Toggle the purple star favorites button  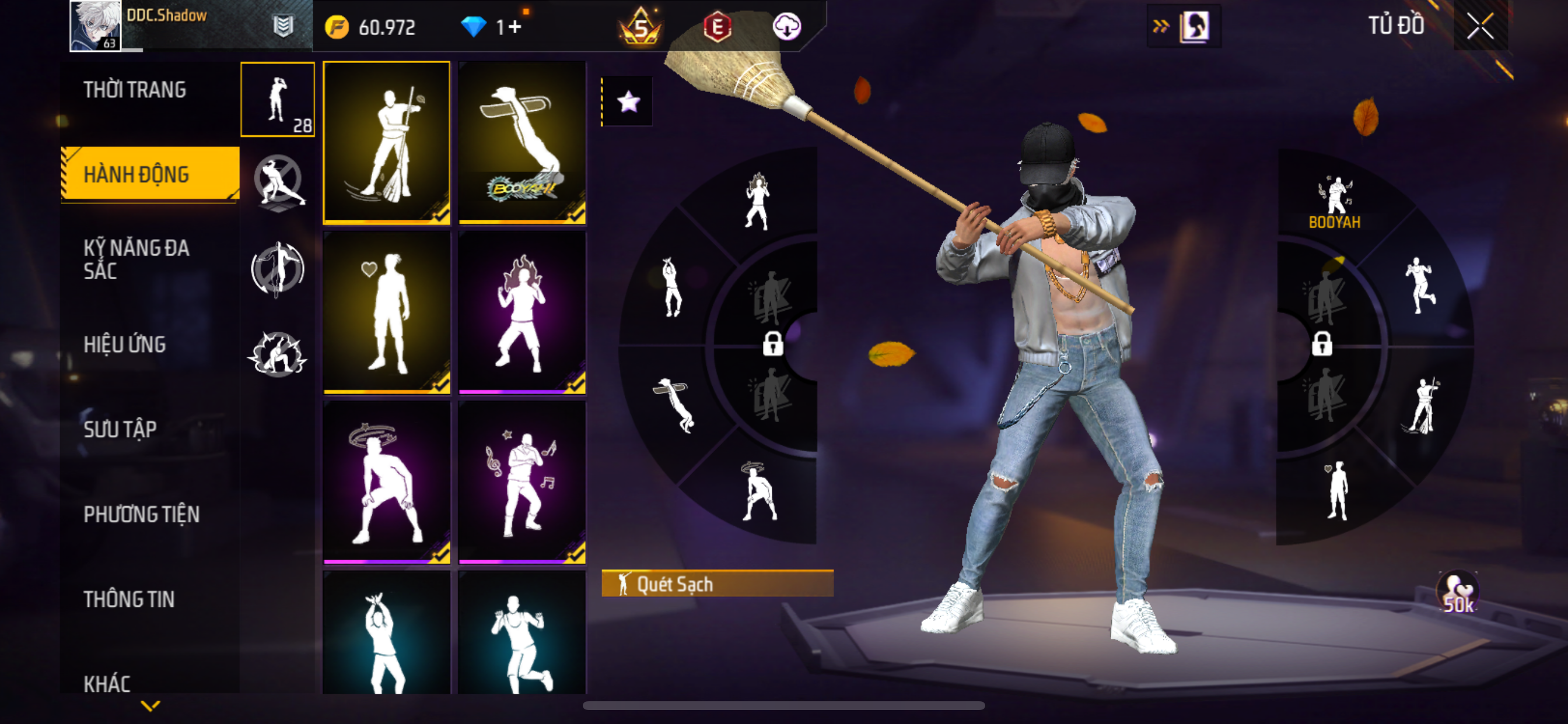coord(628,101)
